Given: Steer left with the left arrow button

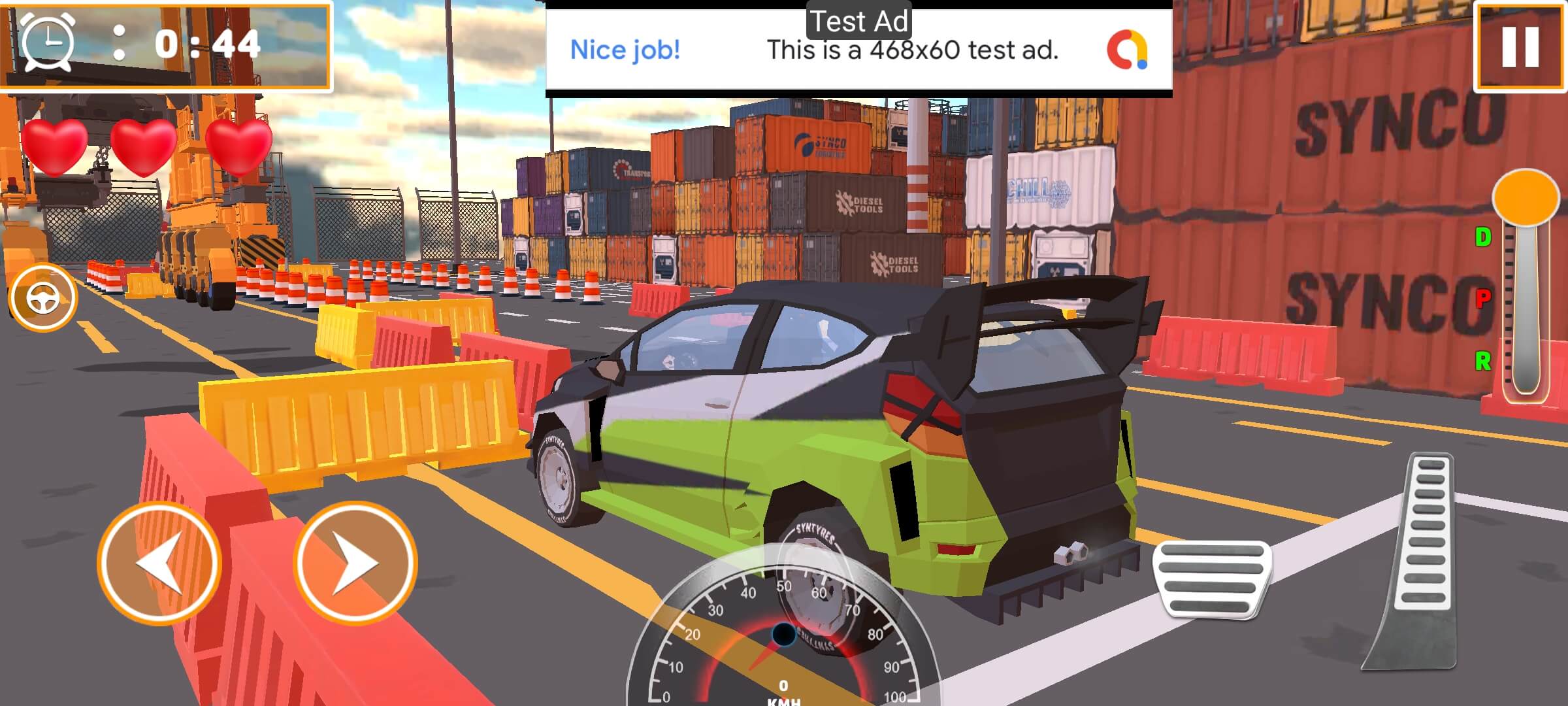Looking at the screenshot, I should (159, 563).
